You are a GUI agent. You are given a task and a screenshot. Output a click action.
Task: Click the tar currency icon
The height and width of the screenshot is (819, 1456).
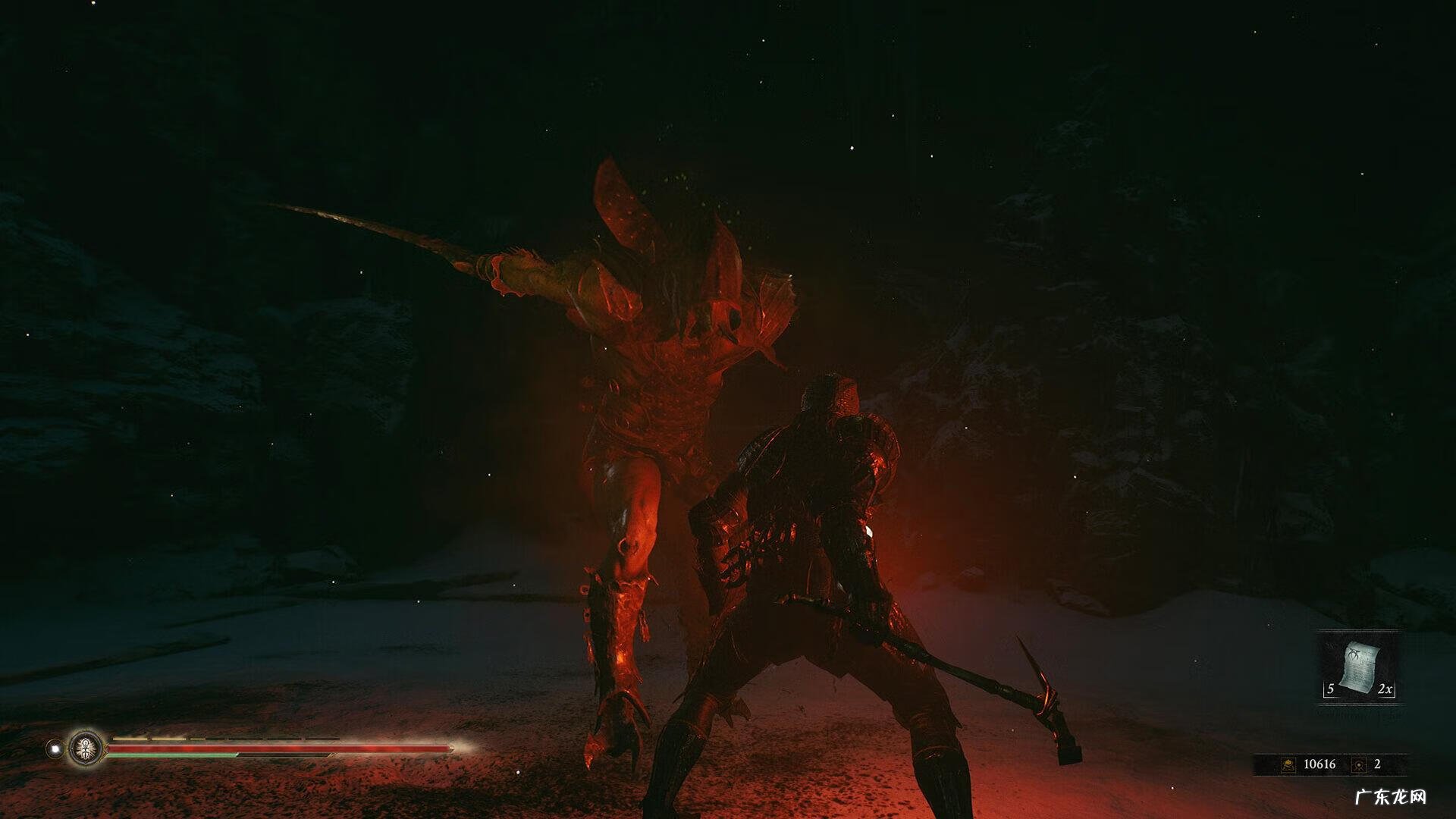tap(1288, 764)
